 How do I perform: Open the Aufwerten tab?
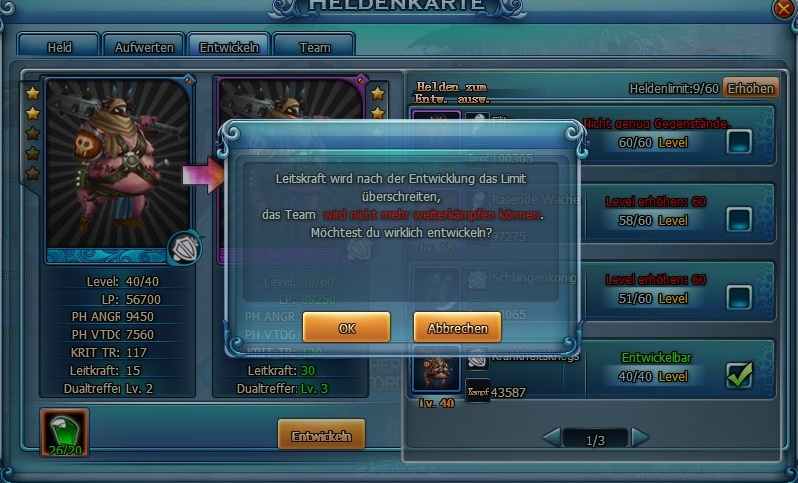pos(144,47)
